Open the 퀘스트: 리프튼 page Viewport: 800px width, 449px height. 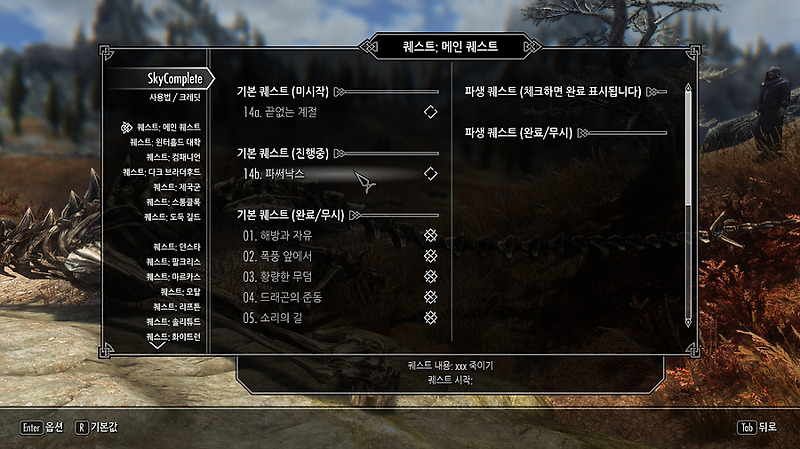point(176,306)
